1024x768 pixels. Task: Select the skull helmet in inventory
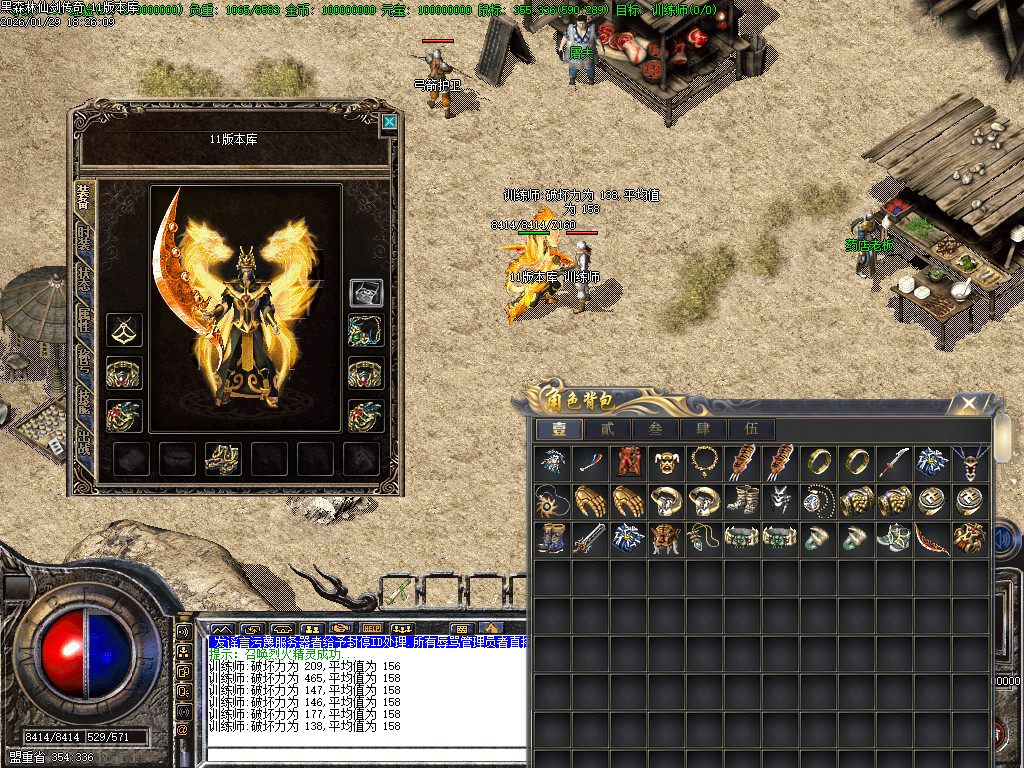click(x=667, y=462)
